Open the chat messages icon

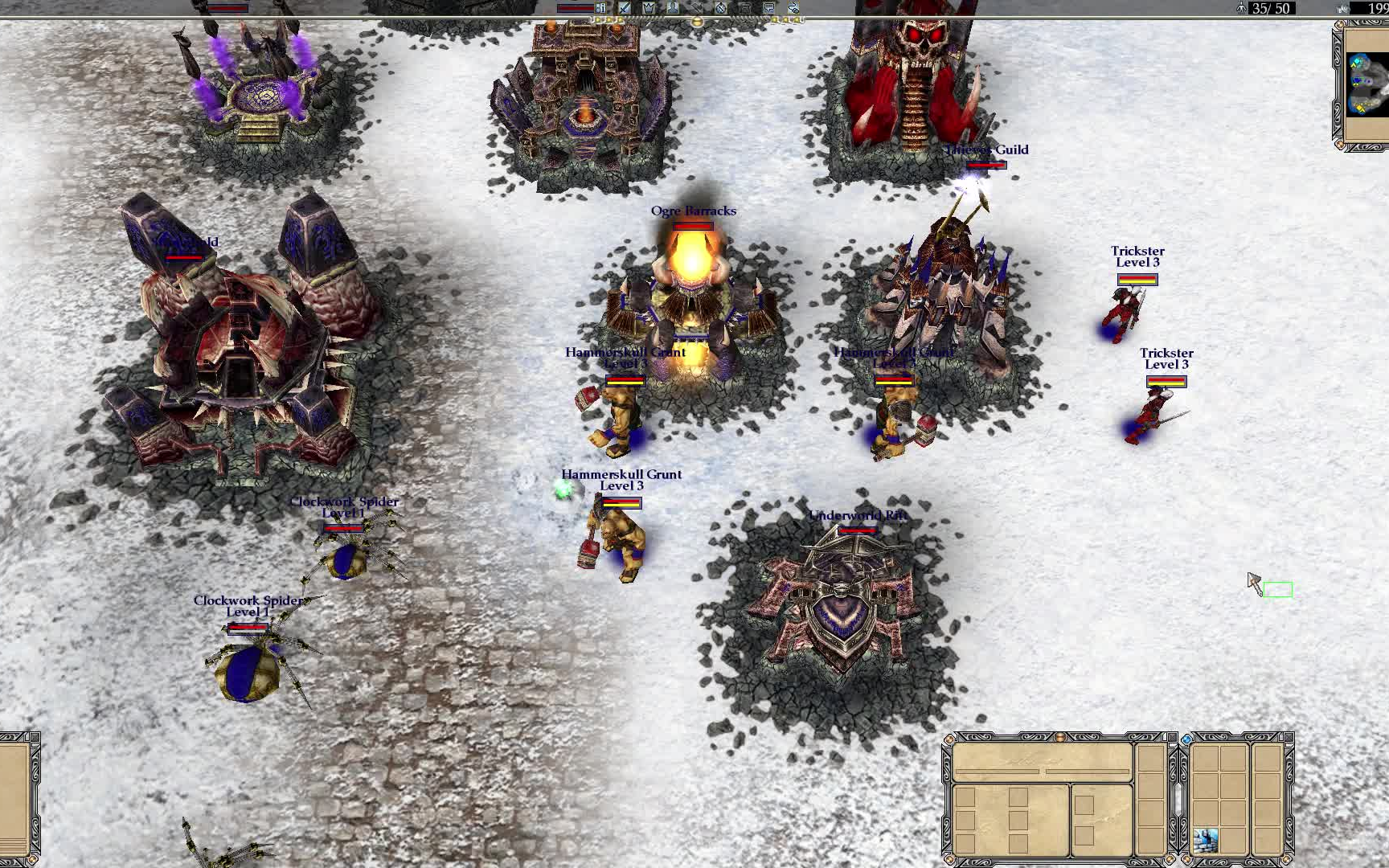tap(769, 8)
